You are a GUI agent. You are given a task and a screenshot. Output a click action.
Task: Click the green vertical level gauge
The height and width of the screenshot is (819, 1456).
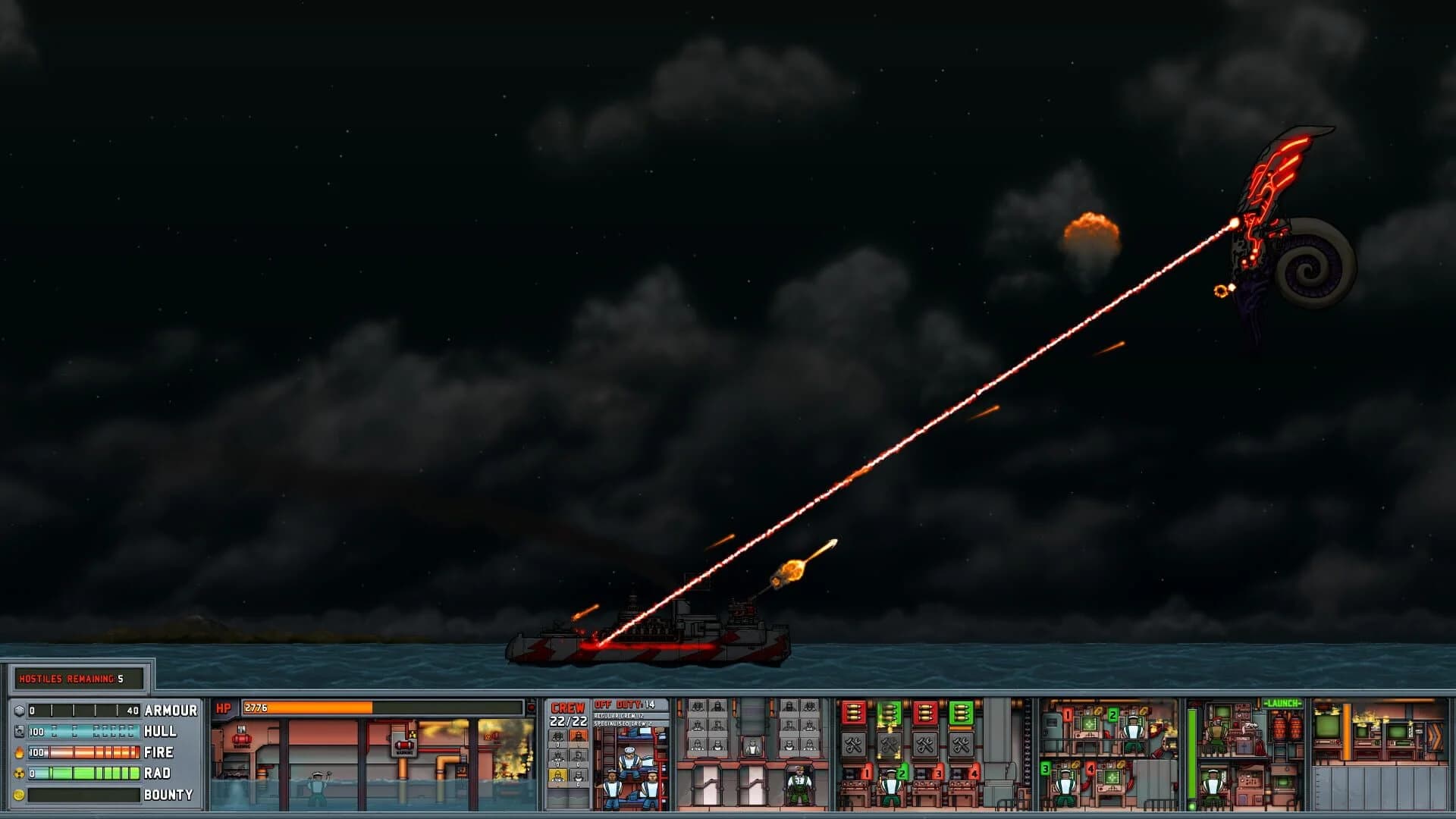(1192, 755)
